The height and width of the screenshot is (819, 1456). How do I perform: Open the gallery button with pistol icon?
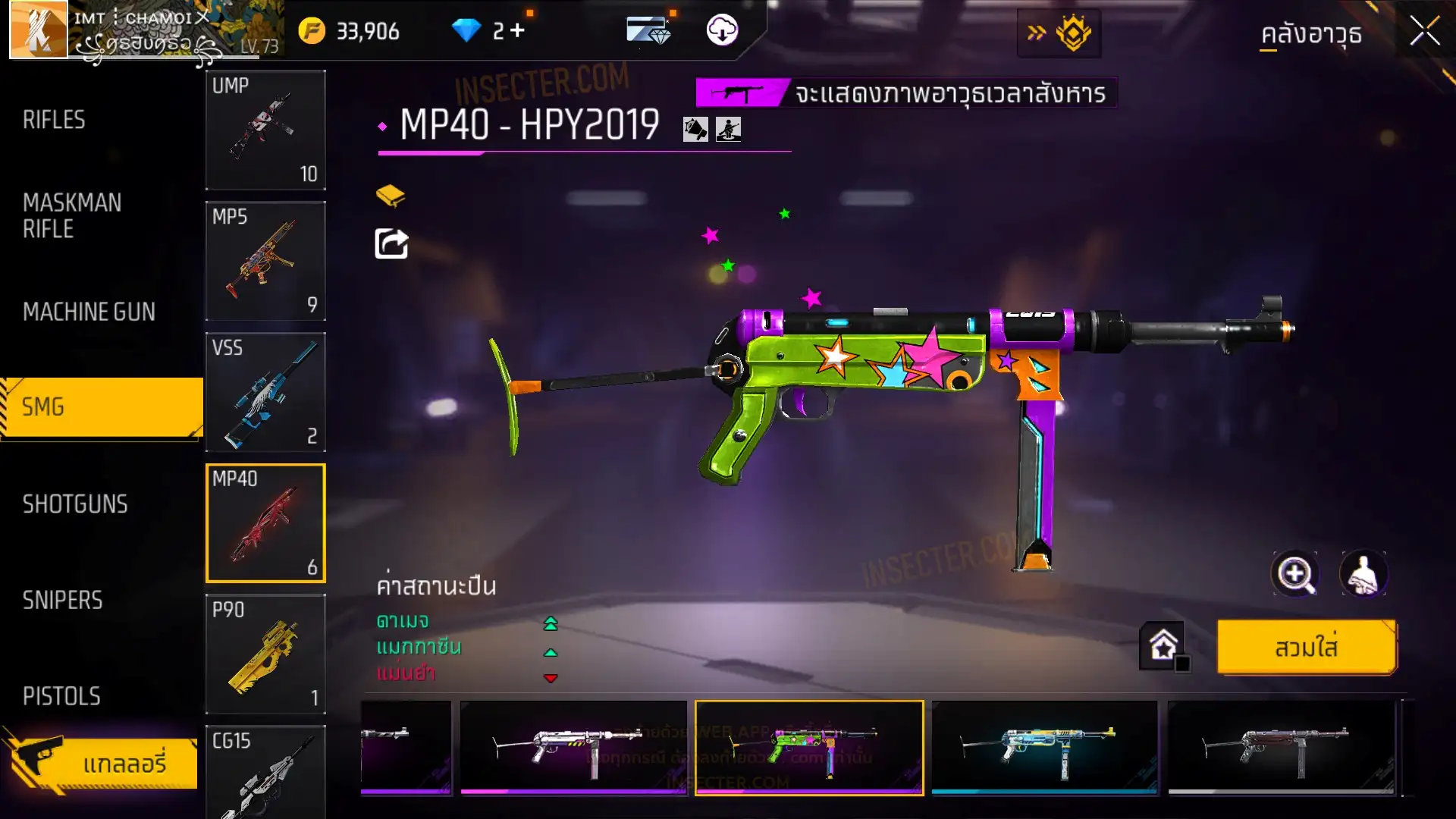[102, 762]
